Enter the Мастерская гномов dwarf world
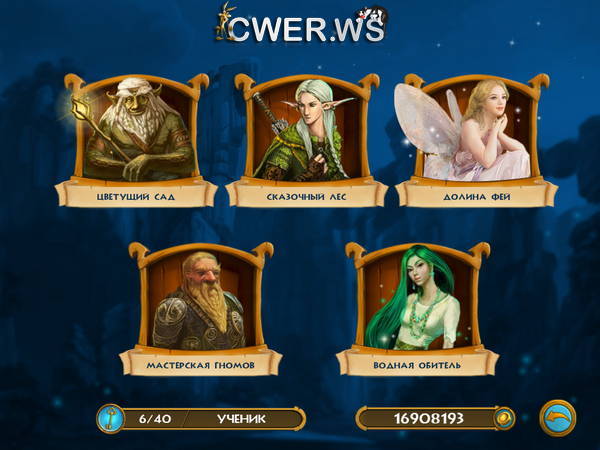Viewport: 600px width, 450px height. [196, 303]
